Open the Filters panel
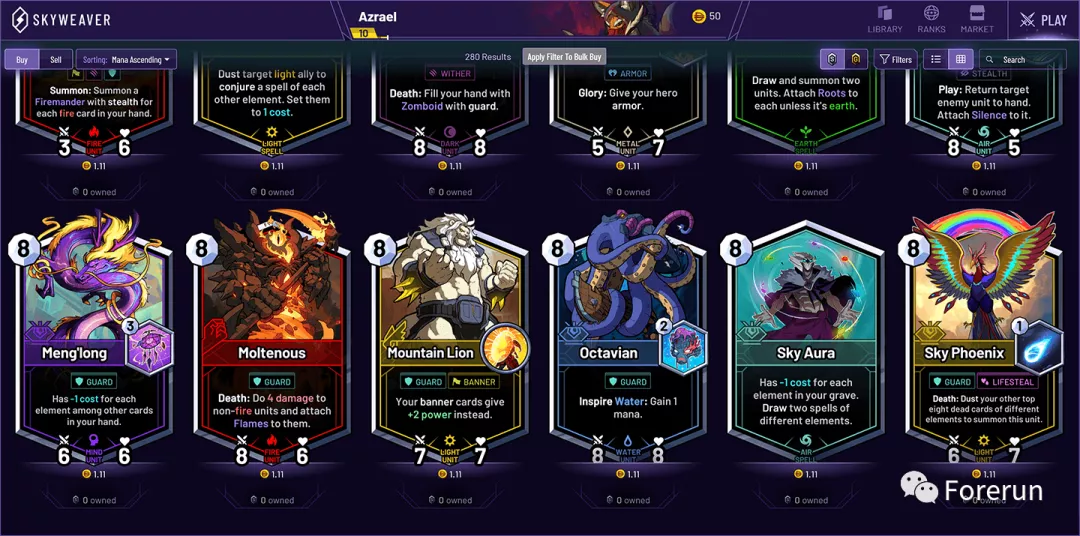The width and height of the screenshot is (1080, 536). (895, 59)
